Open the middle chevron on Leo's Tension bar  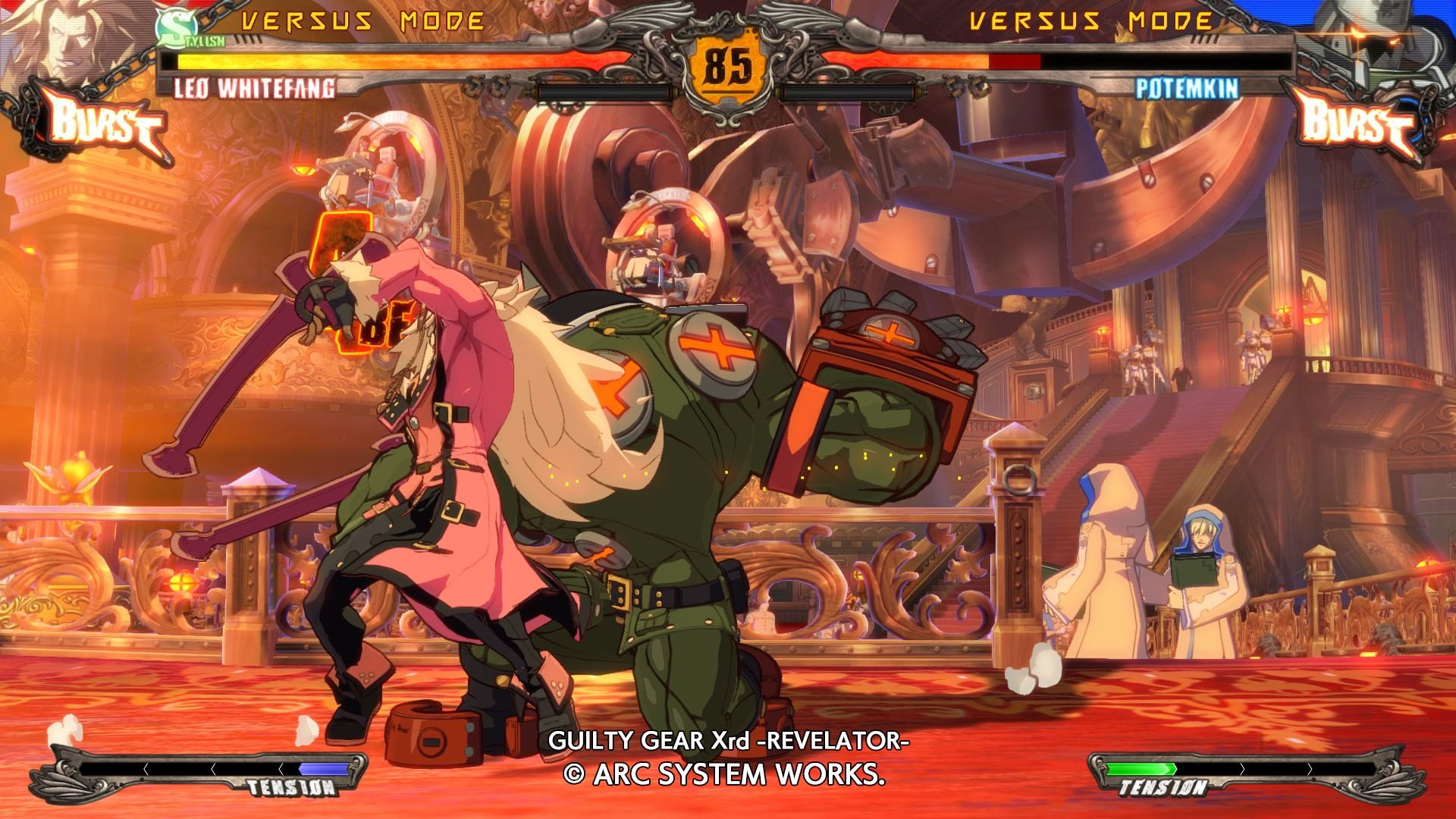pyautogui.click(x=213, y=767)
